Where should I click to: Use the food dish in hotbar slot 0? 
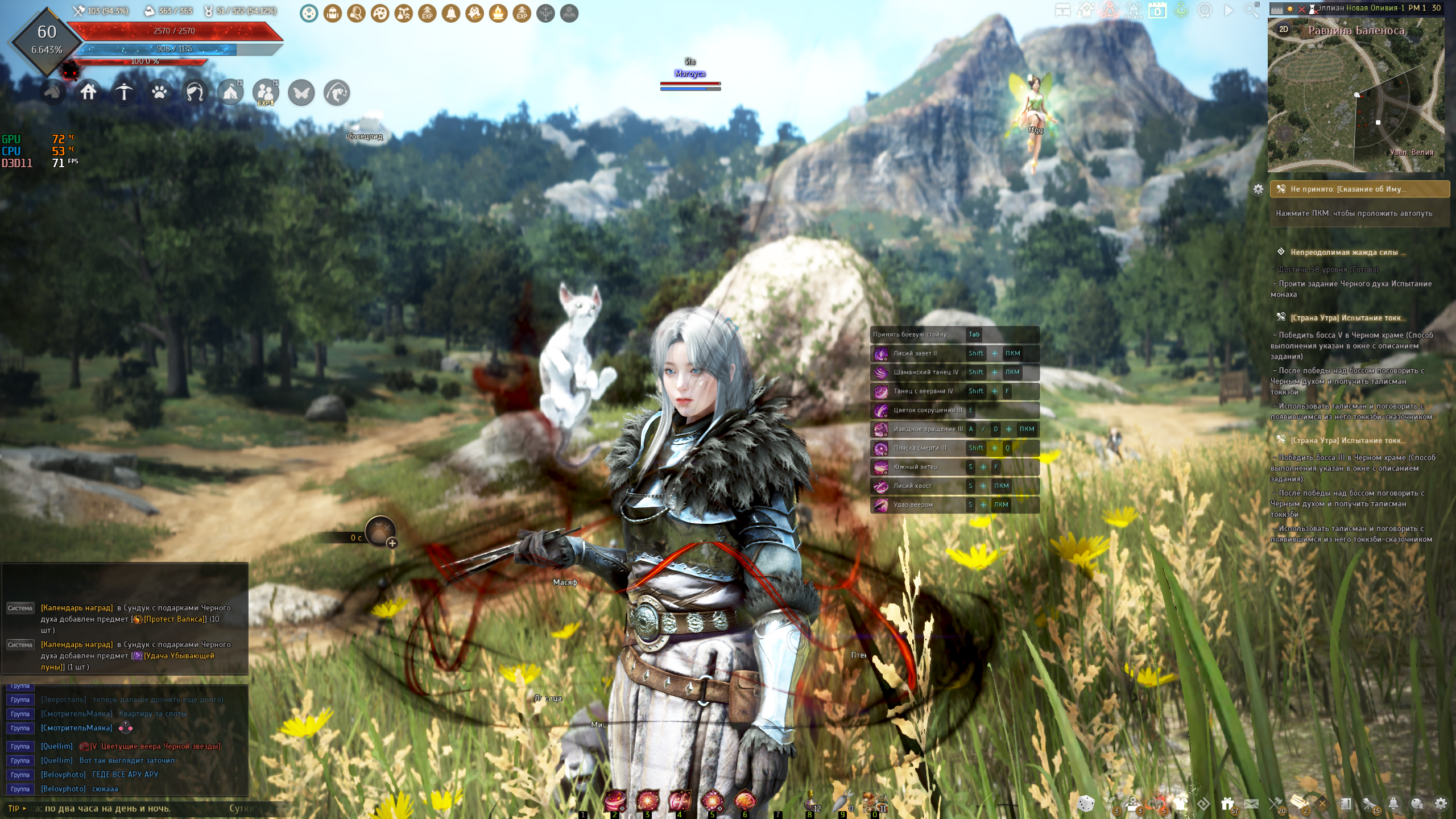coord(874,802)
